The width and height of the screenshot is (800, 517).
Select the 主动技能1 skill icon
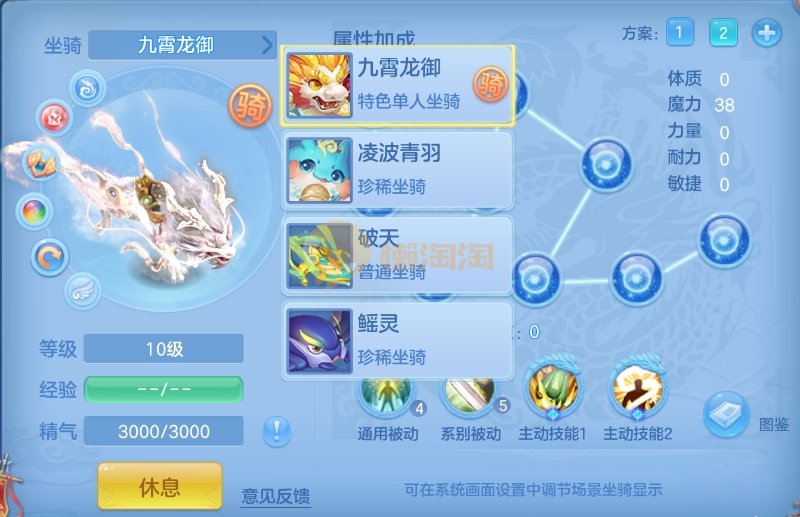point(552,392)
